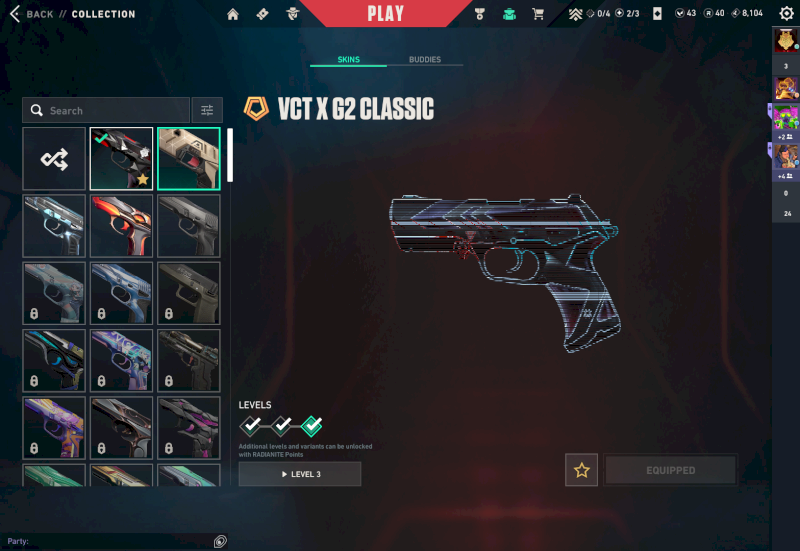Open the Collection icon highlighted in teal

click(x=508, y=14)
